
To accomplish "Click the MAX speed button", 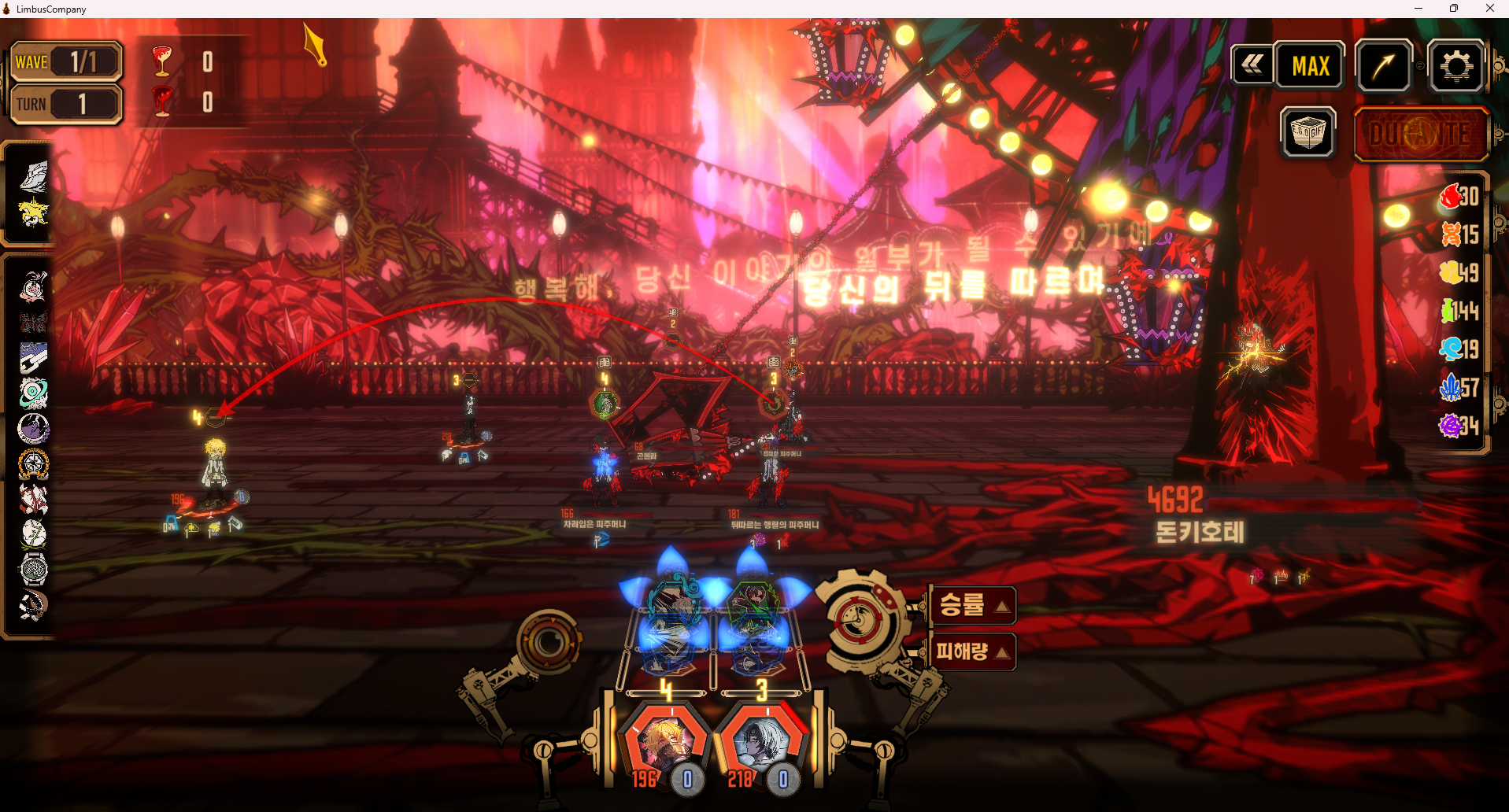I will click(1310, 66).
